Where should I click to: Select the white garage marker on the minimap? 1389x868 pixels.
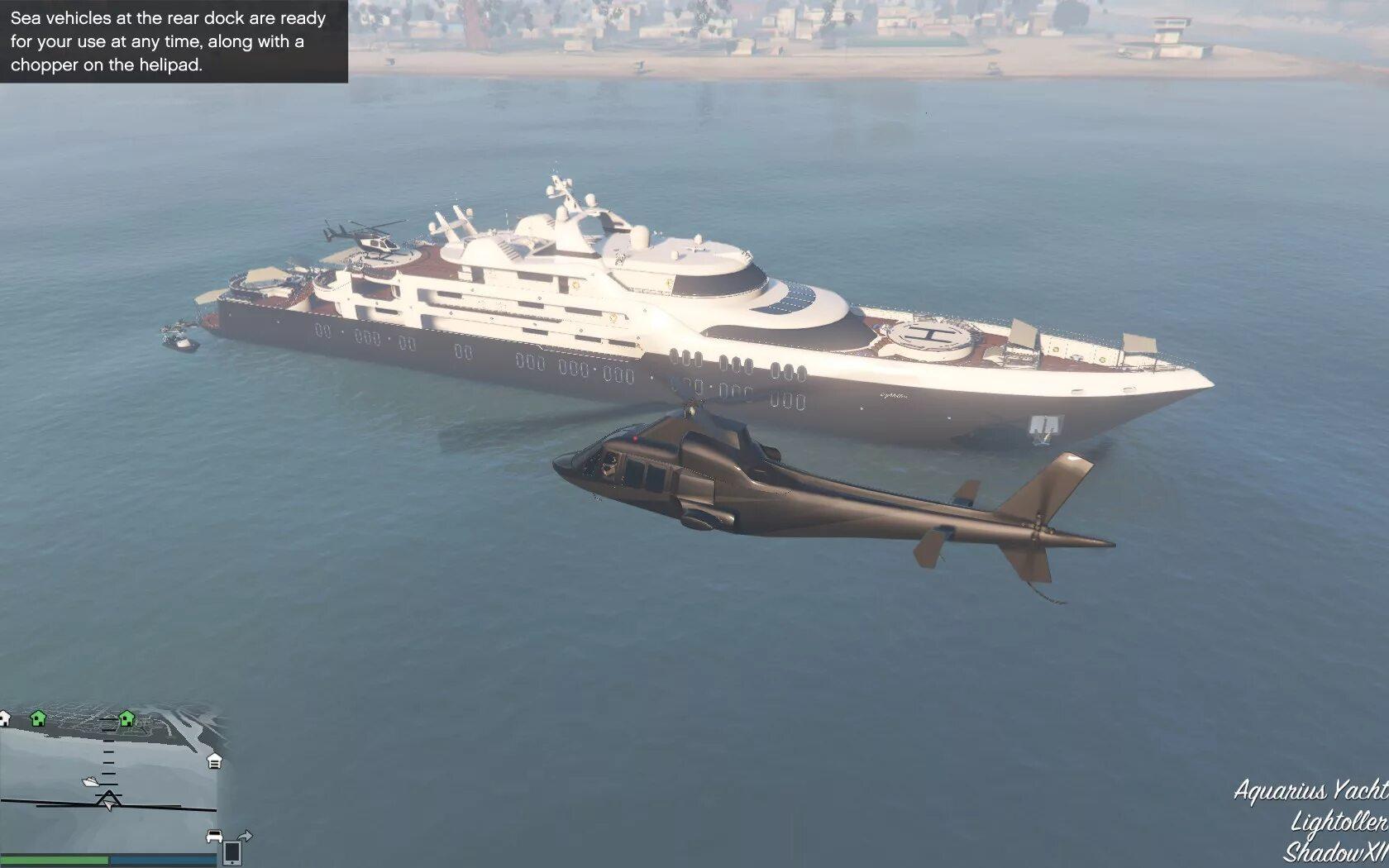214,761
